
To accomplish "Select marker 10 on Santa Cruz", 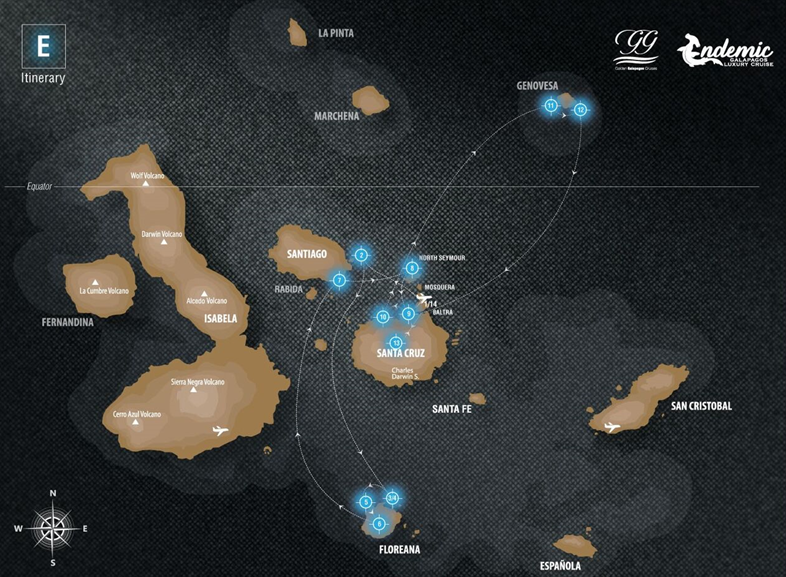I will [x=382, y=317].
